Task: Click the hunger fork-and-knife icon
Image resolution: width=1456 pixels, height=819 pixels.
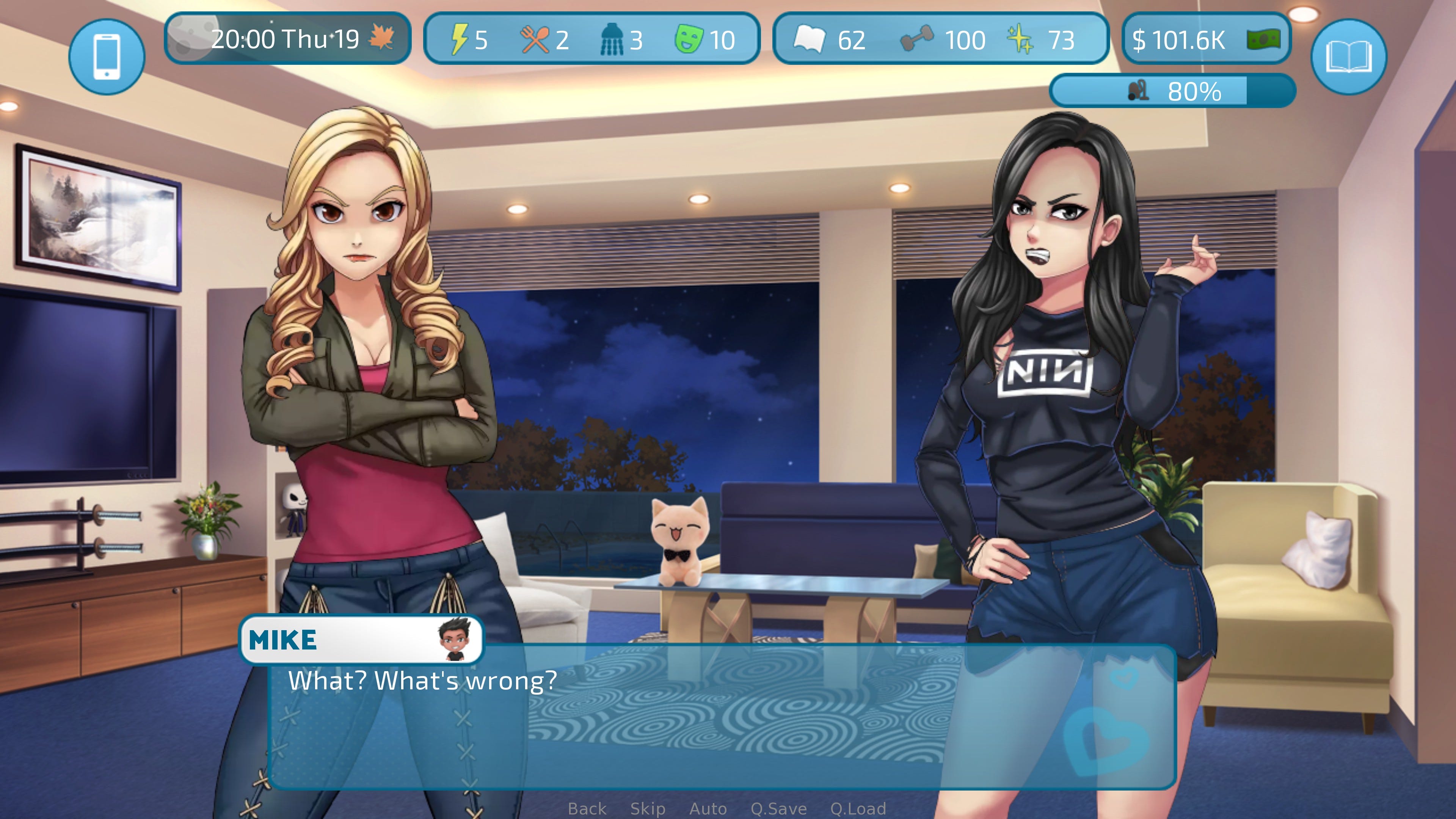Action: (x=535, y=39)
